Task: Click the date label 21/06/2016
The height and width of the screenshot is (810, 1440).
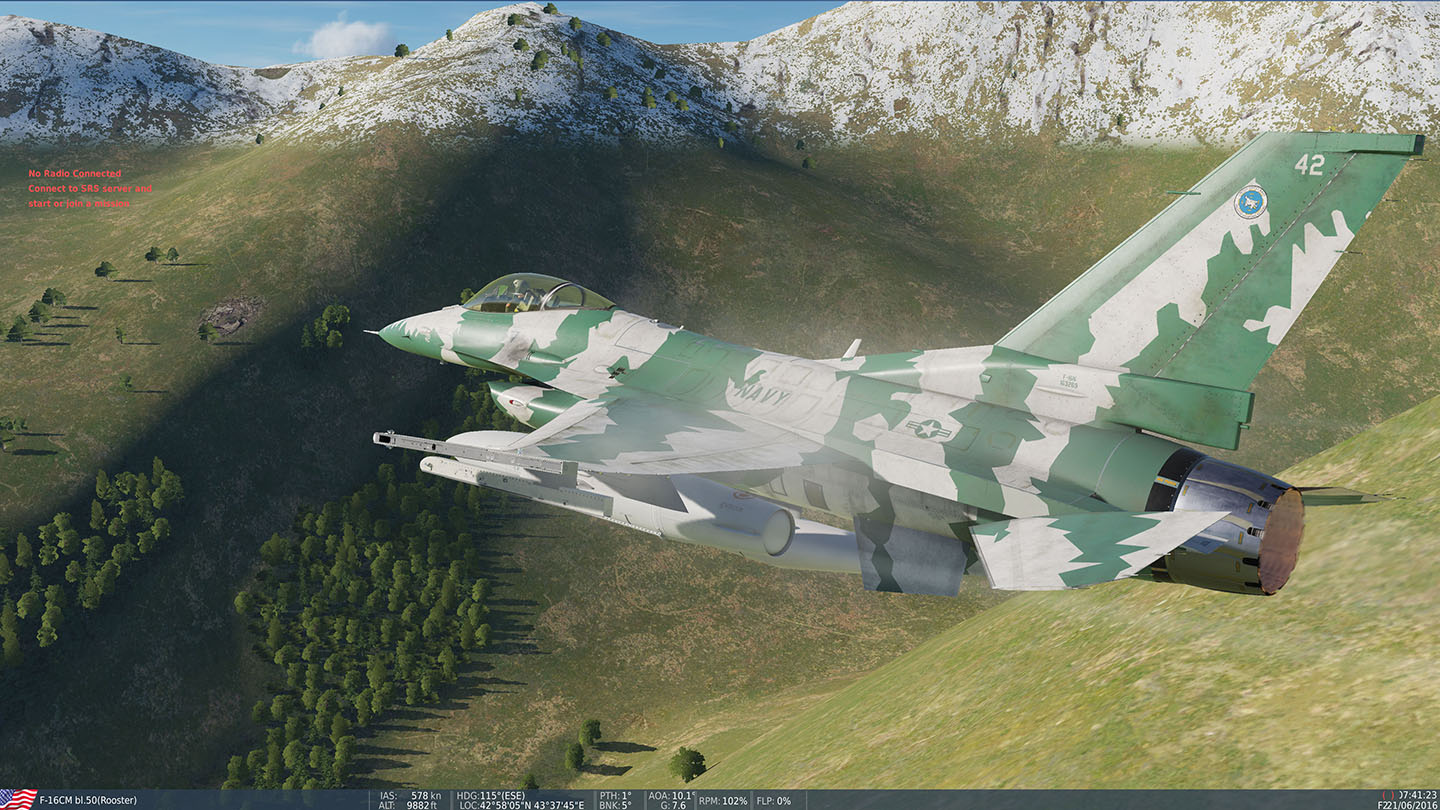Action: point(1413,803)
